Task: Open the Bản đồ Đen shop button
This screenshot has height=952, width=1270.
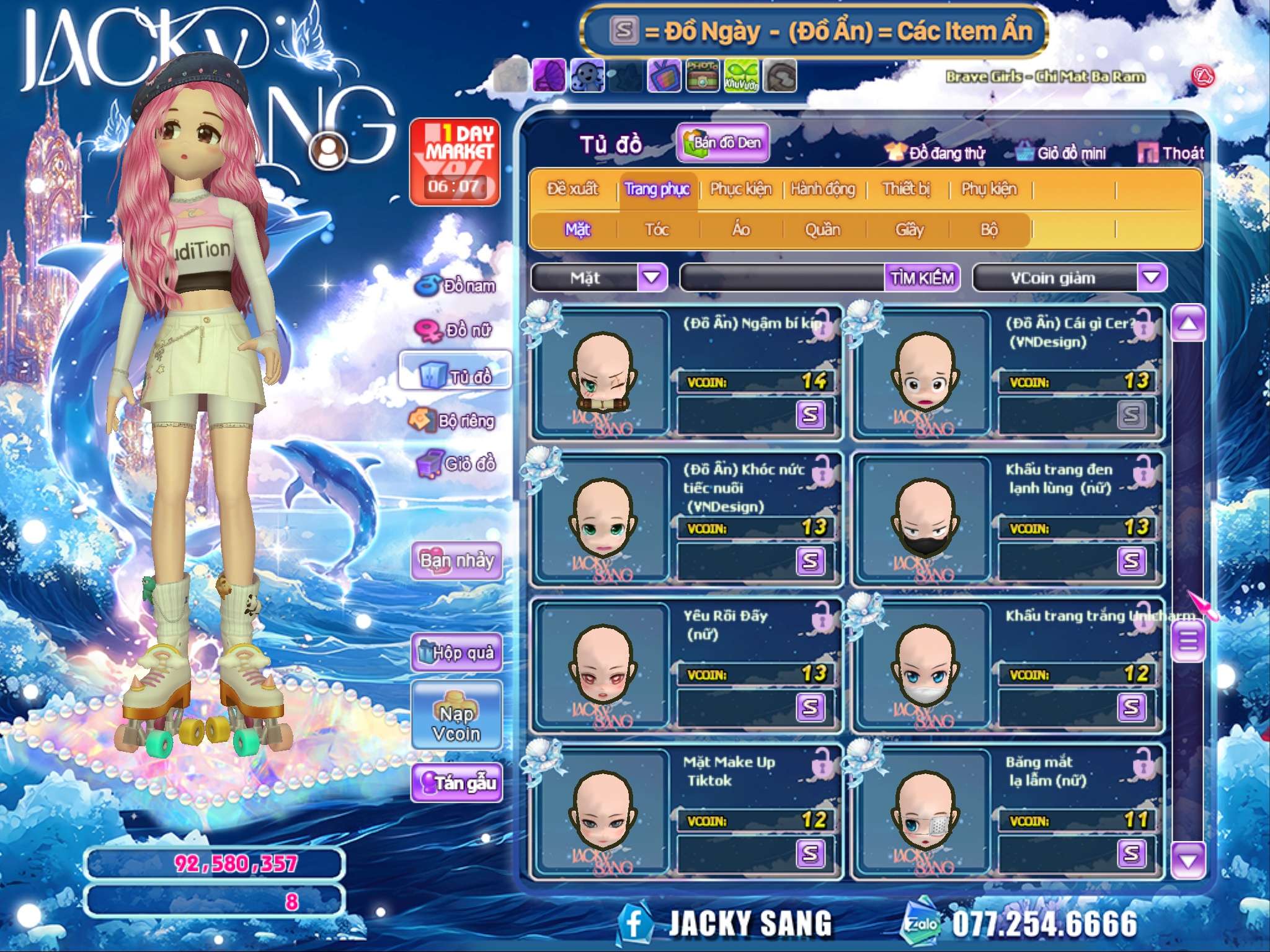Action: click(x=723, y=143)
